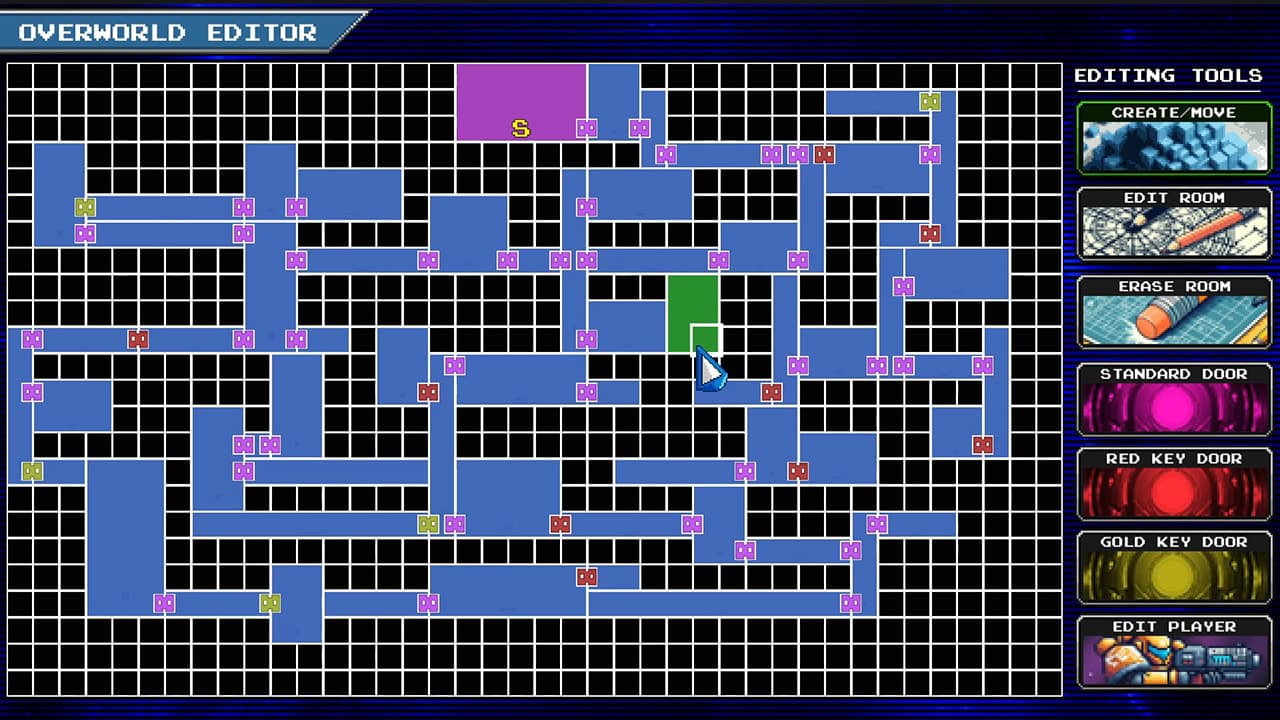This screenshot has height=720, width=1280.
Task: Open the Edit Player tool
Action: pos(1173,655)
